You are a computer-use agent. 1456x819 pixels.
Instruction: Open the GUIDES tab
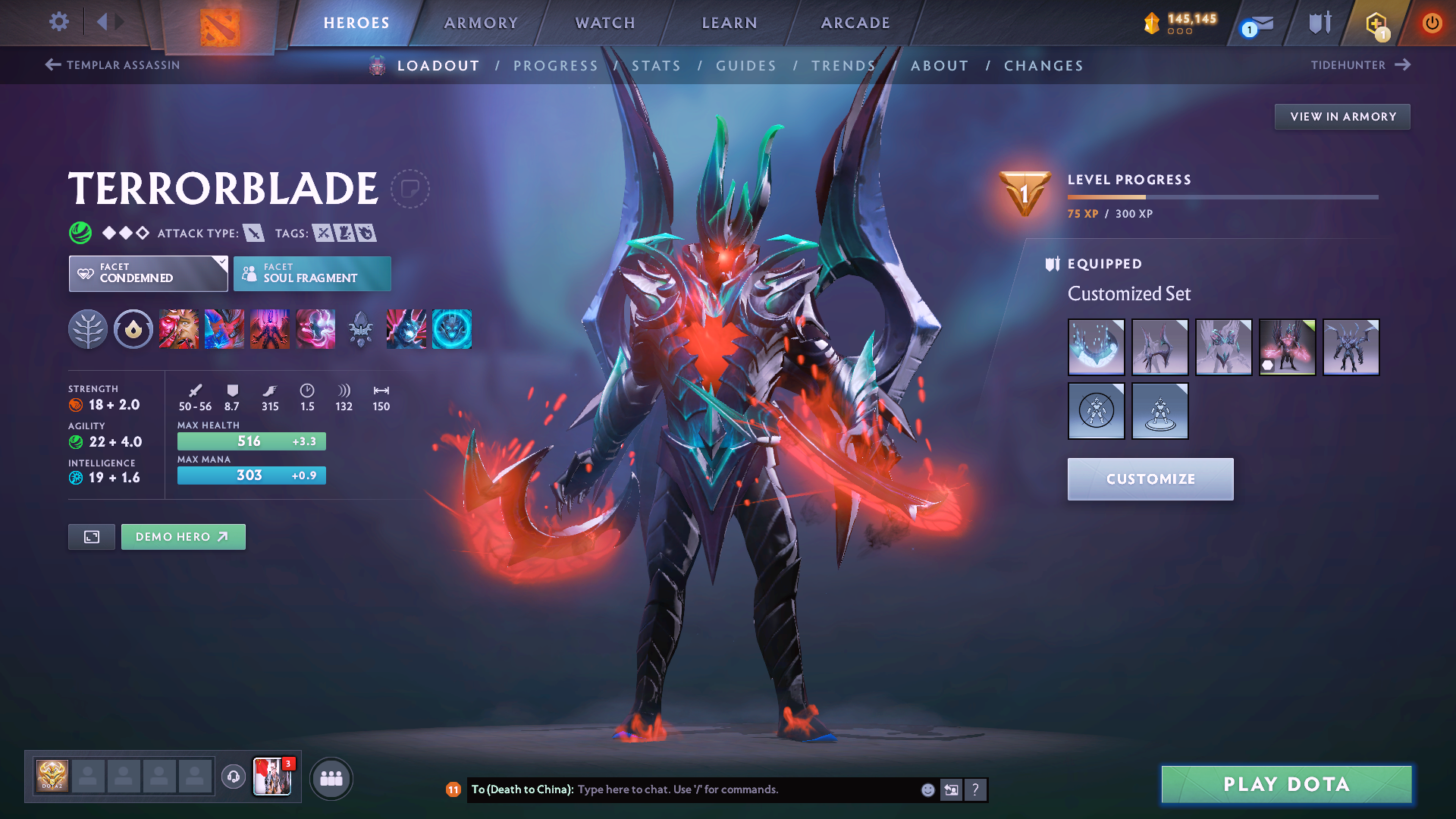pyautogui.click(x=746, y=65)
